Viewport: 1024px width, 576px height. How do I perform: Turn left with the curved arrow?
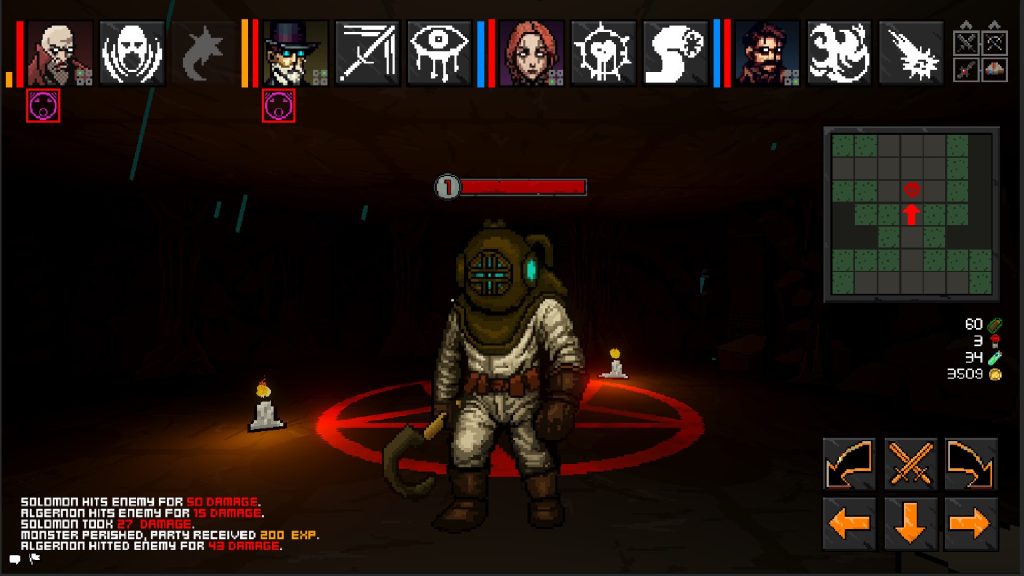[x=849, y=464]
